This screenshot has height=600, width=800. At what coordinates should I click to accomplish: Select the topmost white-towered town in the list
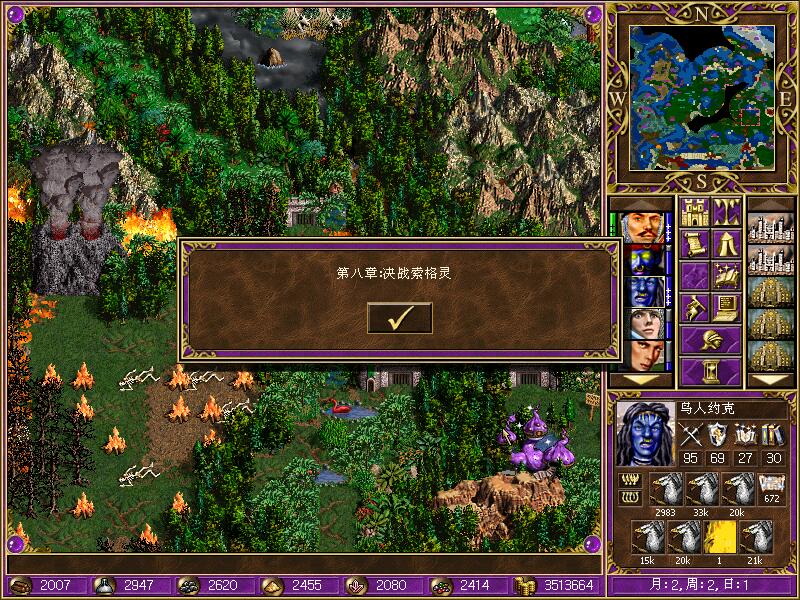tap(771, 229)
